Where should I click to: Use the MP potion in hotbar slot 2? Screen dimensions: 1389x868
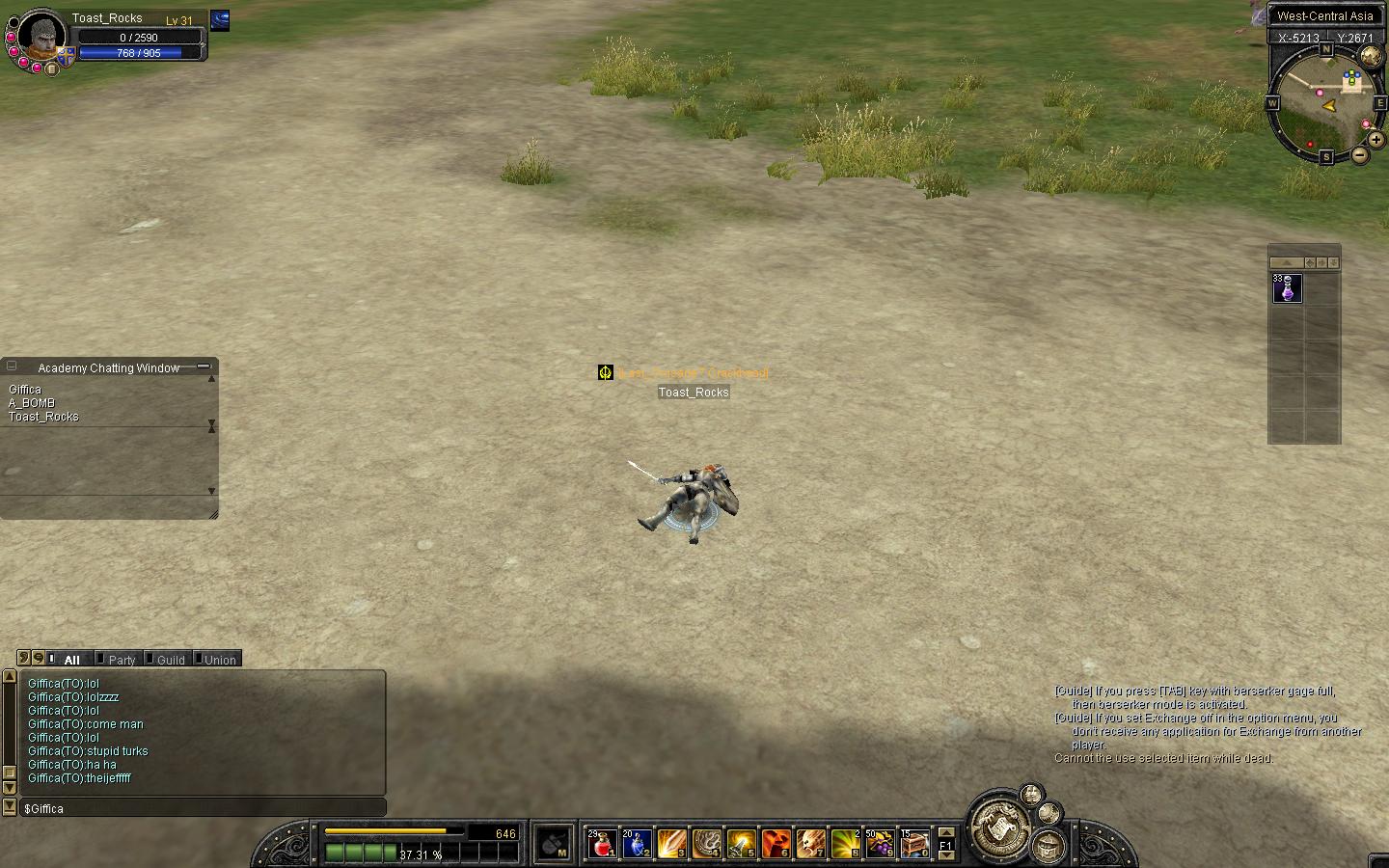coord(636,844)
